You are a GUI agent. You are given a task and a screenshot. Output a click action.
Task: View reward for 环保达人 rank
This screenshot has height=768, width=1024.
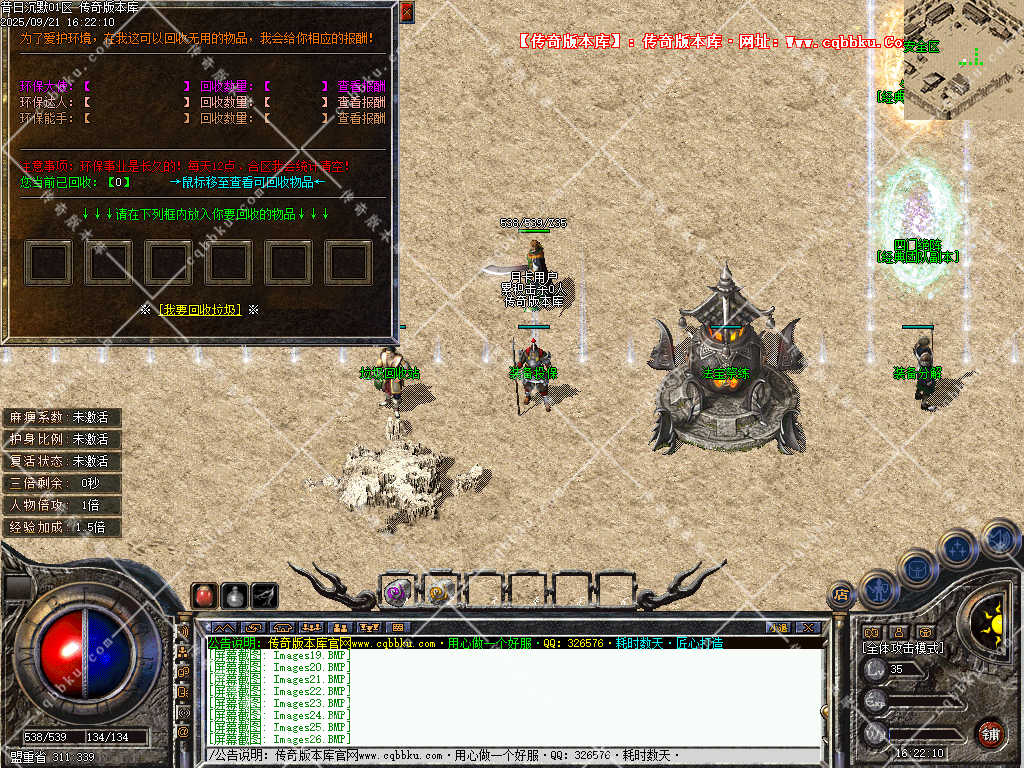click(x=361, y=102)
